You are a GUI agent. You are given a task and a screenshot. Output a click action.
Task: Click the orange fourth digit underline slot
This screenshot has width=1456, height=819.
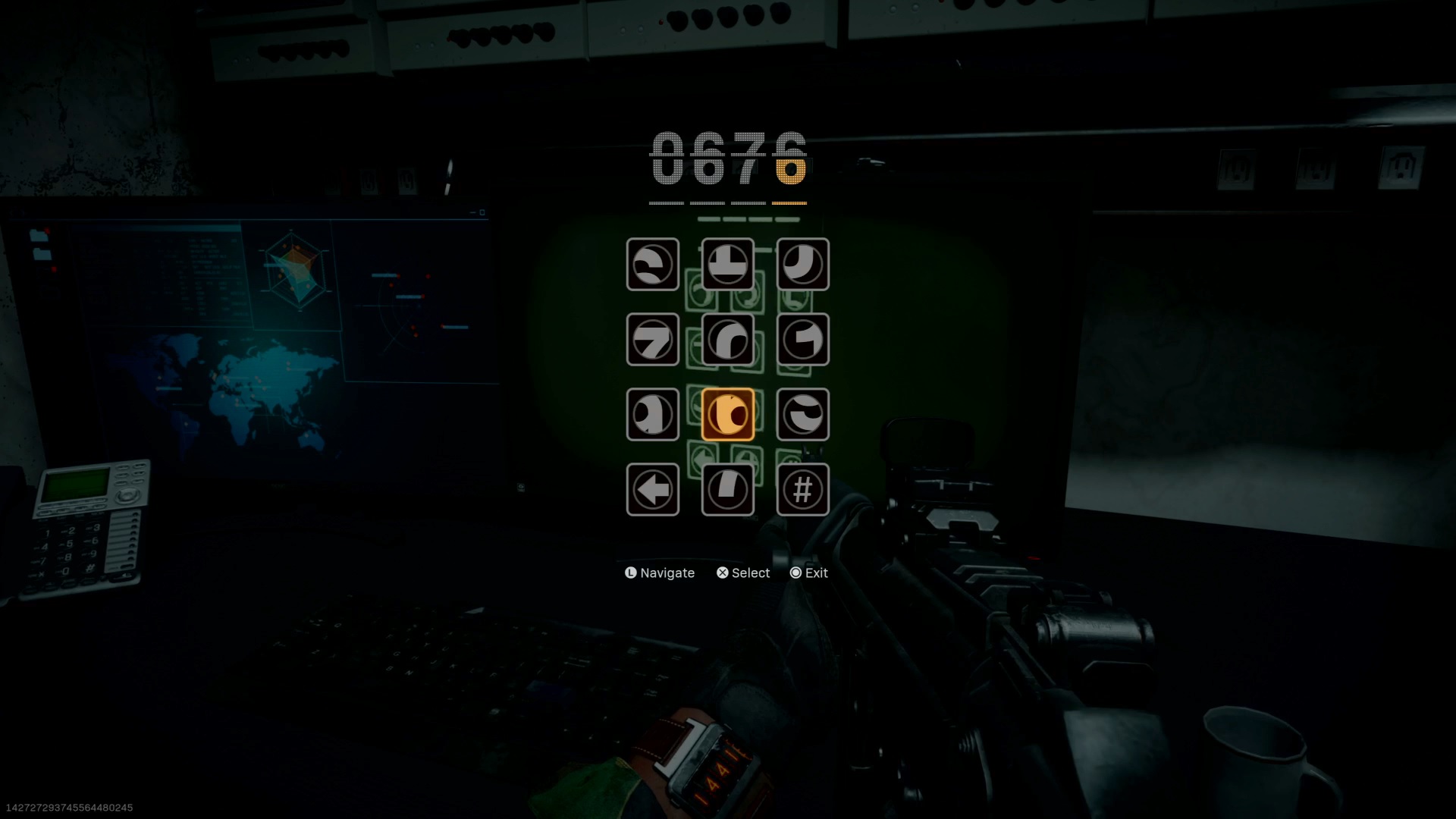(789, 201)
